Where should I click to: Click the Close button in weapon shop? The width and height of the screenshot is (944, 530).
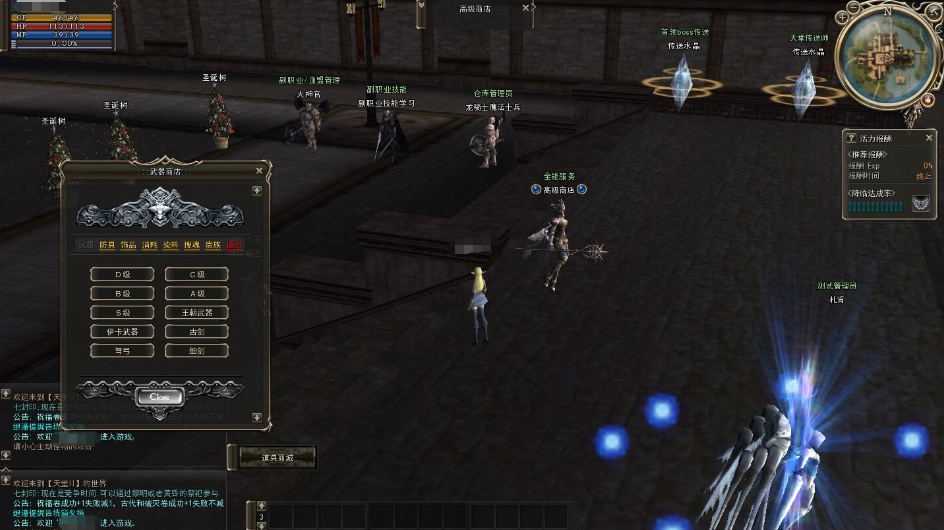coord(159,396)
